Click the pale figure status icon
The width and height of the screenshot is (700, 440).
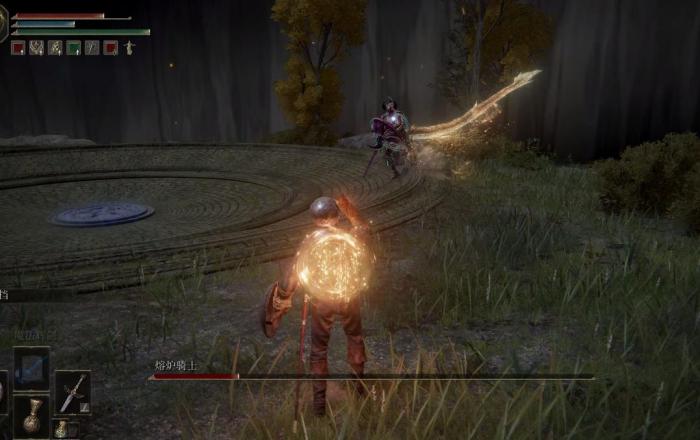pyautogui.click(x=129, y=47)
